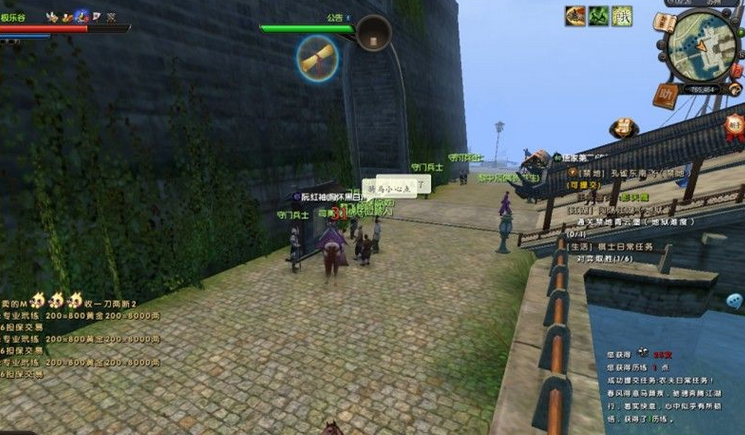Image resolution: width=745 pixels, height=435 pixels.
Task: Select the green leaf buff icon
Action: pos(598,15)
